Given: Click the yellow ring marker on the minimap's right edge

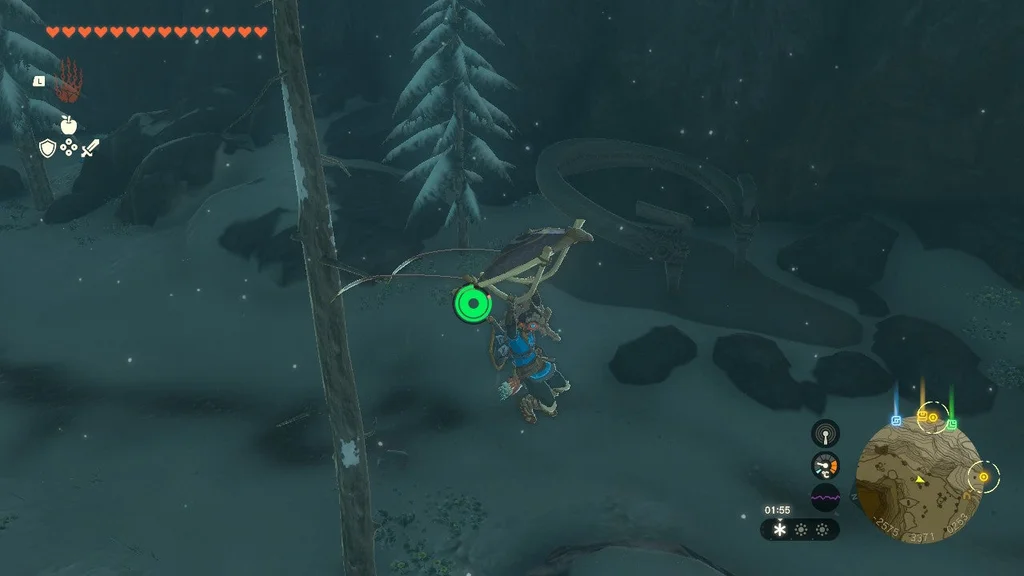Looking at the screenshot, I should [983, 477].
